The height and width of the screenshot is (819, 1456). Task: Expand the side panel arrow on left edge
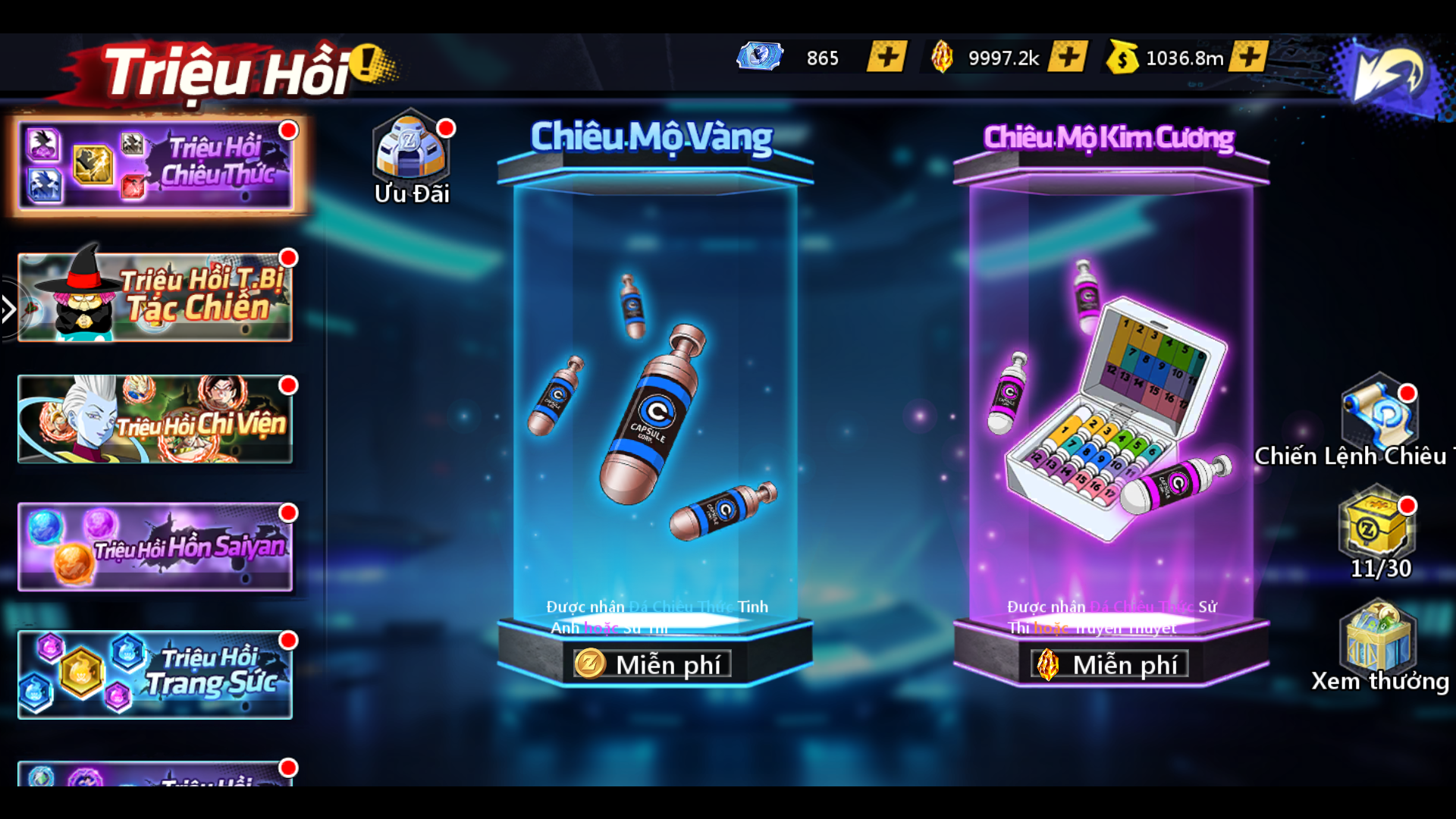(8, 309)
